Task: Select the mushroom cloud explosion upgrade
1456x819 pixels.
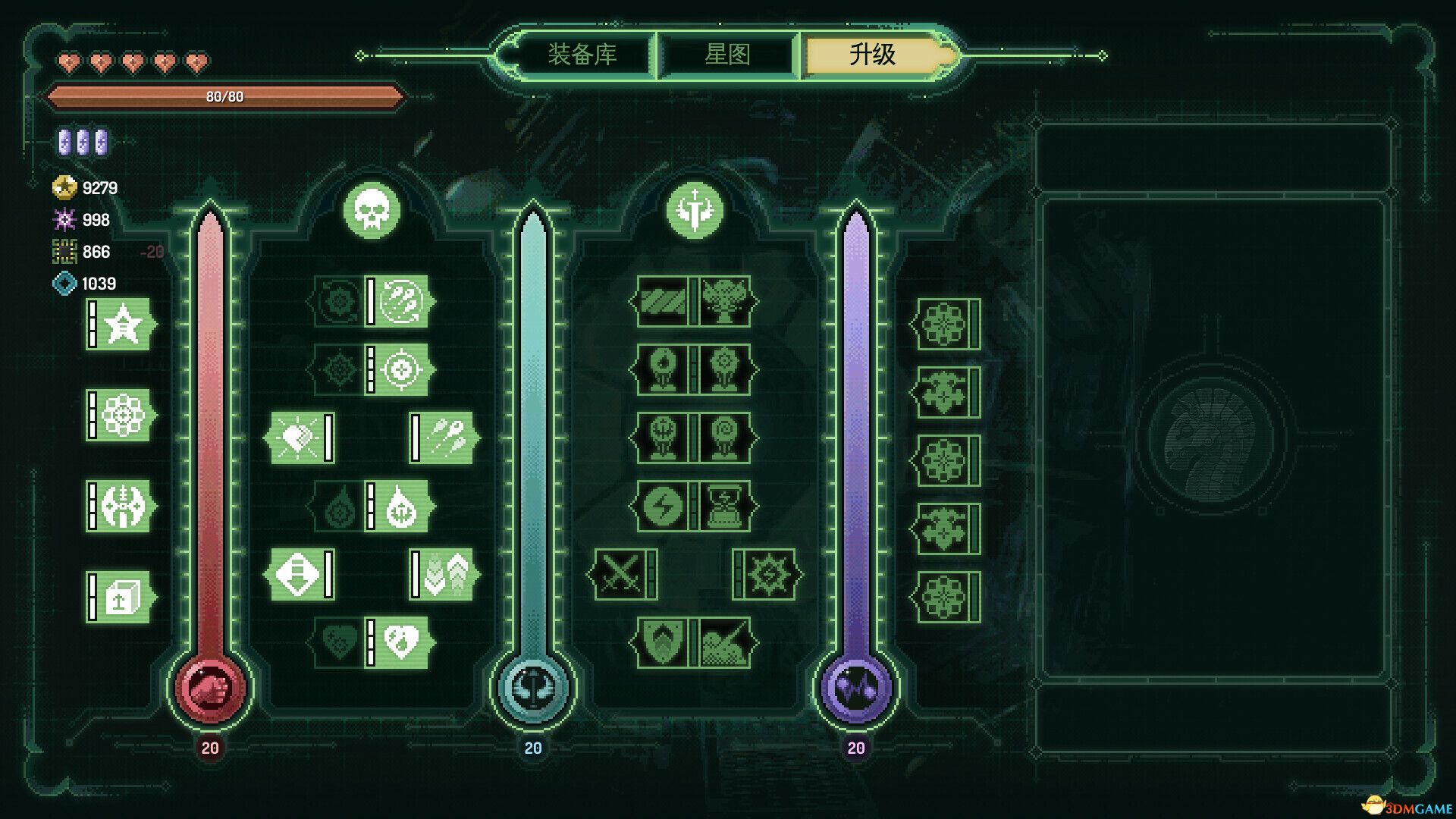Action: 724,302
